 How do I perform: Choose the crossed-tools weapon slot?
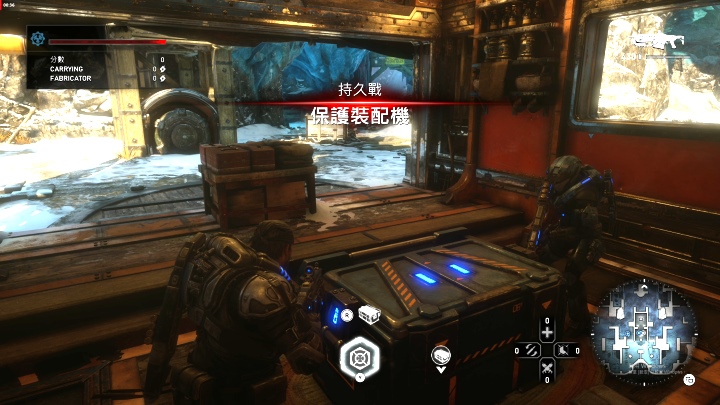tap(546, 369)
